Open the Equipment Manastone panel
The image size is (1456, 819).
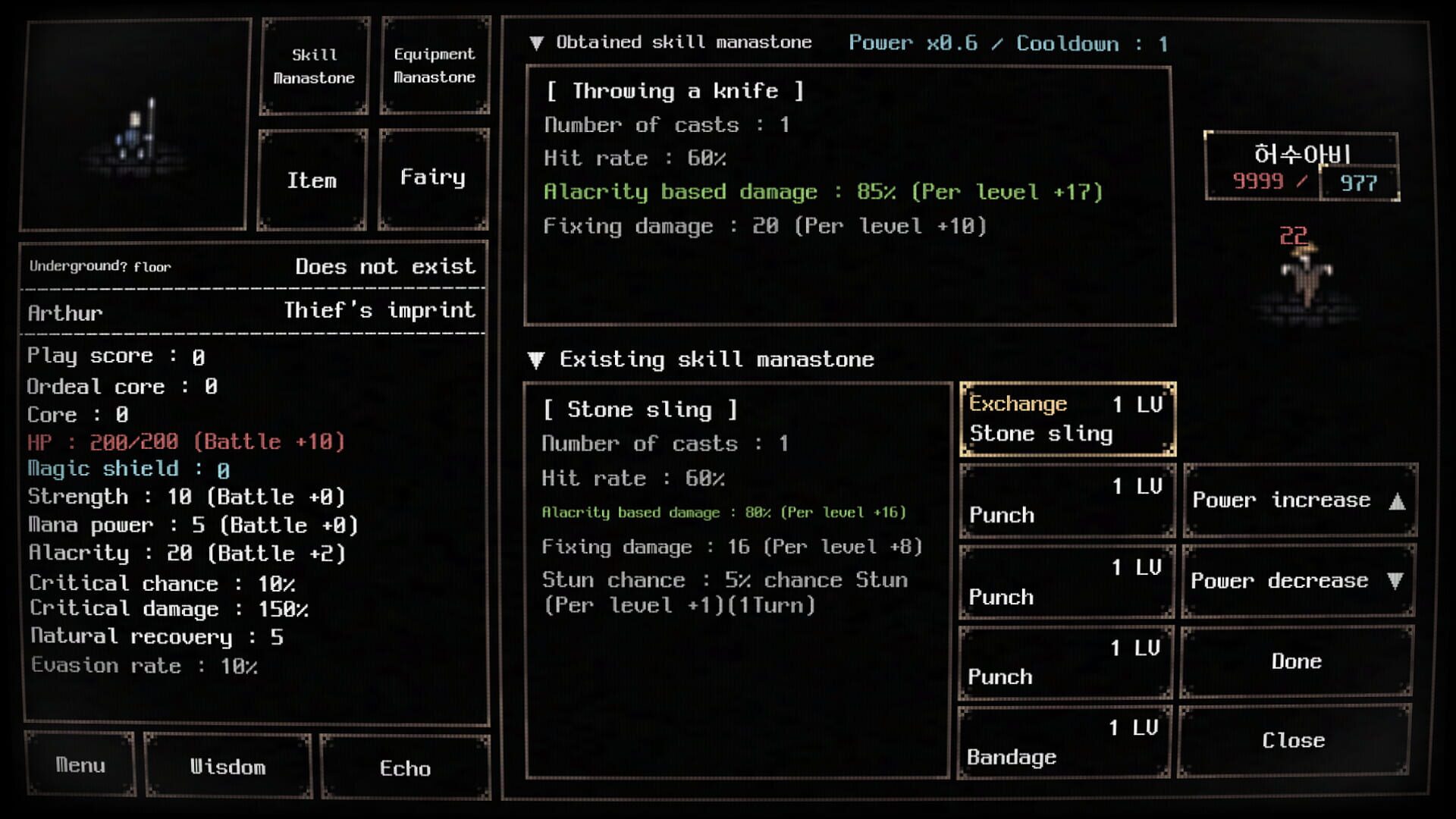tap(435, 66)
